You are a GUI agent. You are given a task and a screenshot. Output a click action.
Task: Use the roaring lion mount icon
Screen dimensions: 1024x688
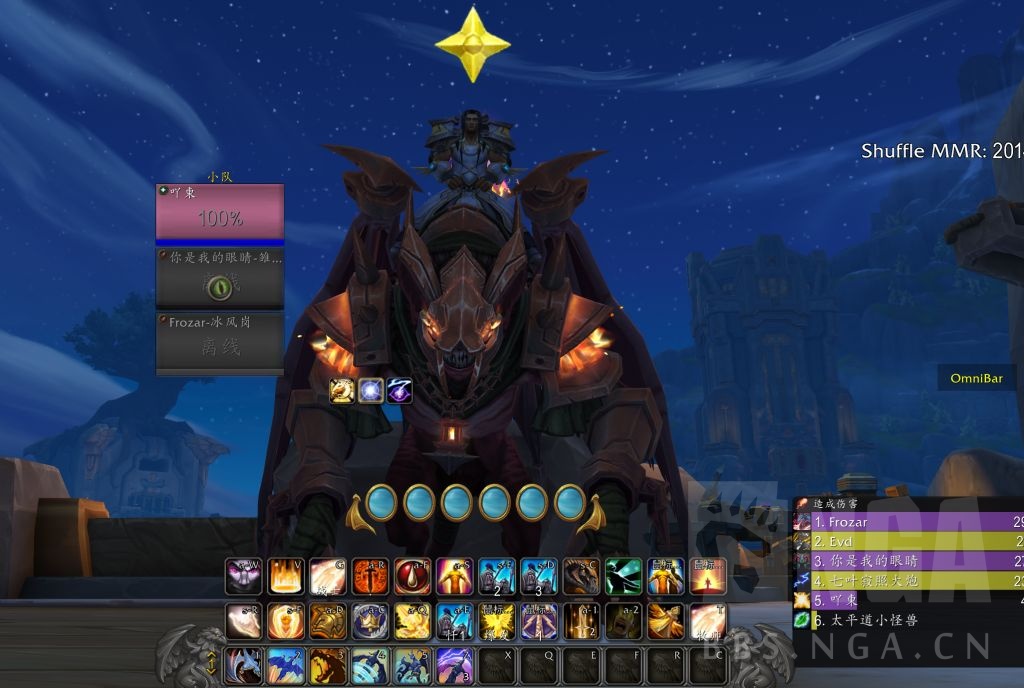click(328, 665)
